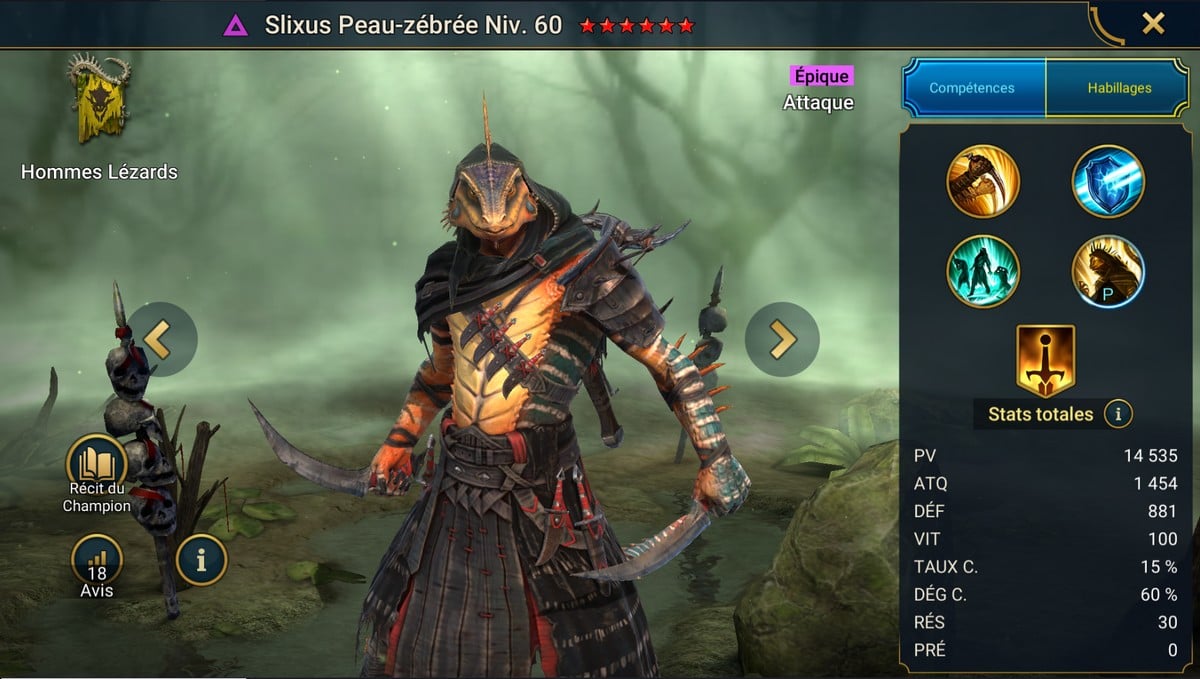Viewport: 1200px width, 679px height.
Task: Go to next champion with right arrow
Action: [782, 339]
